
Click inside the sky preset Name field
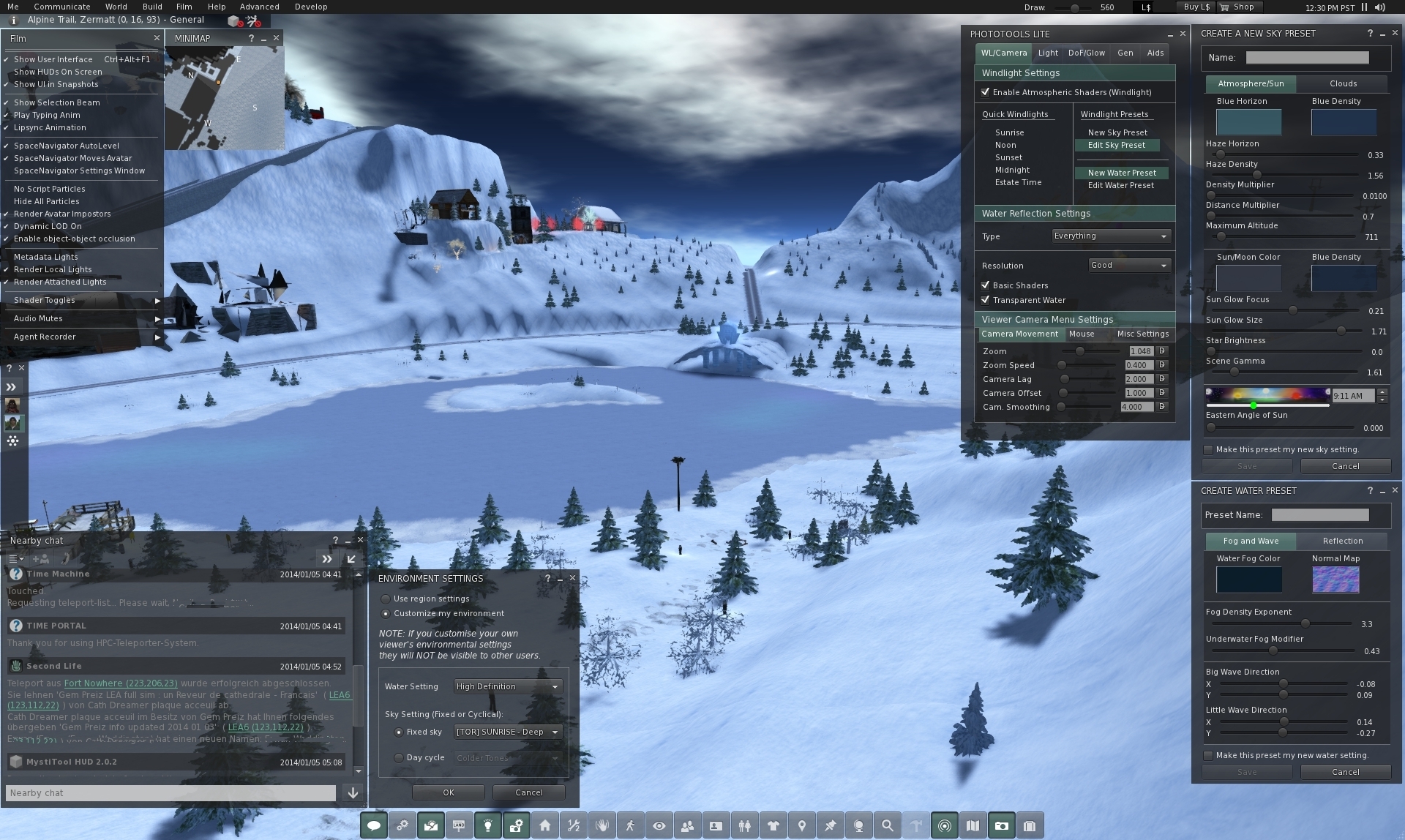[x=1308, y=57]
